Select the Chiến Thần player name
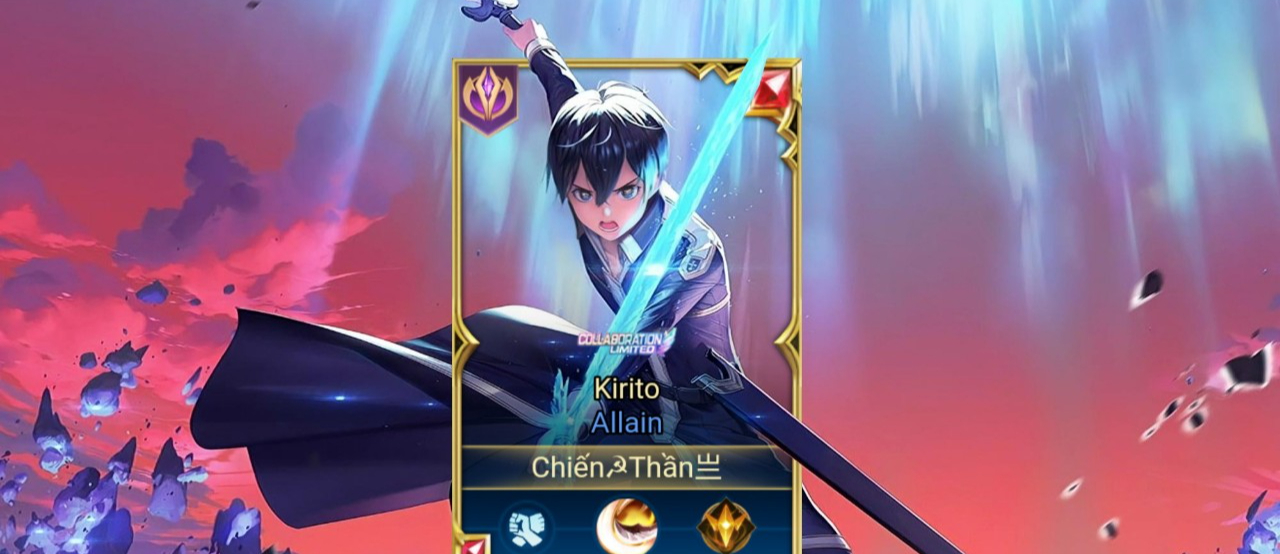 627,467
